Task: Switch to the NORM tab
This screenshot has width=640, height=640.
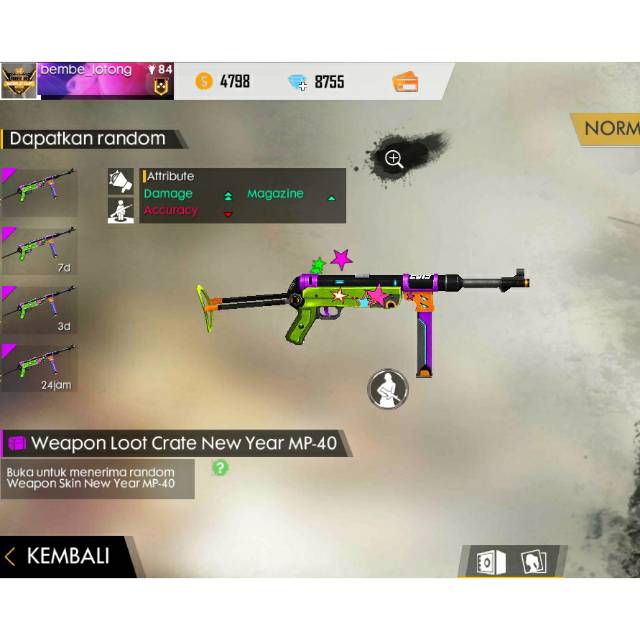Action: [610, 128]
